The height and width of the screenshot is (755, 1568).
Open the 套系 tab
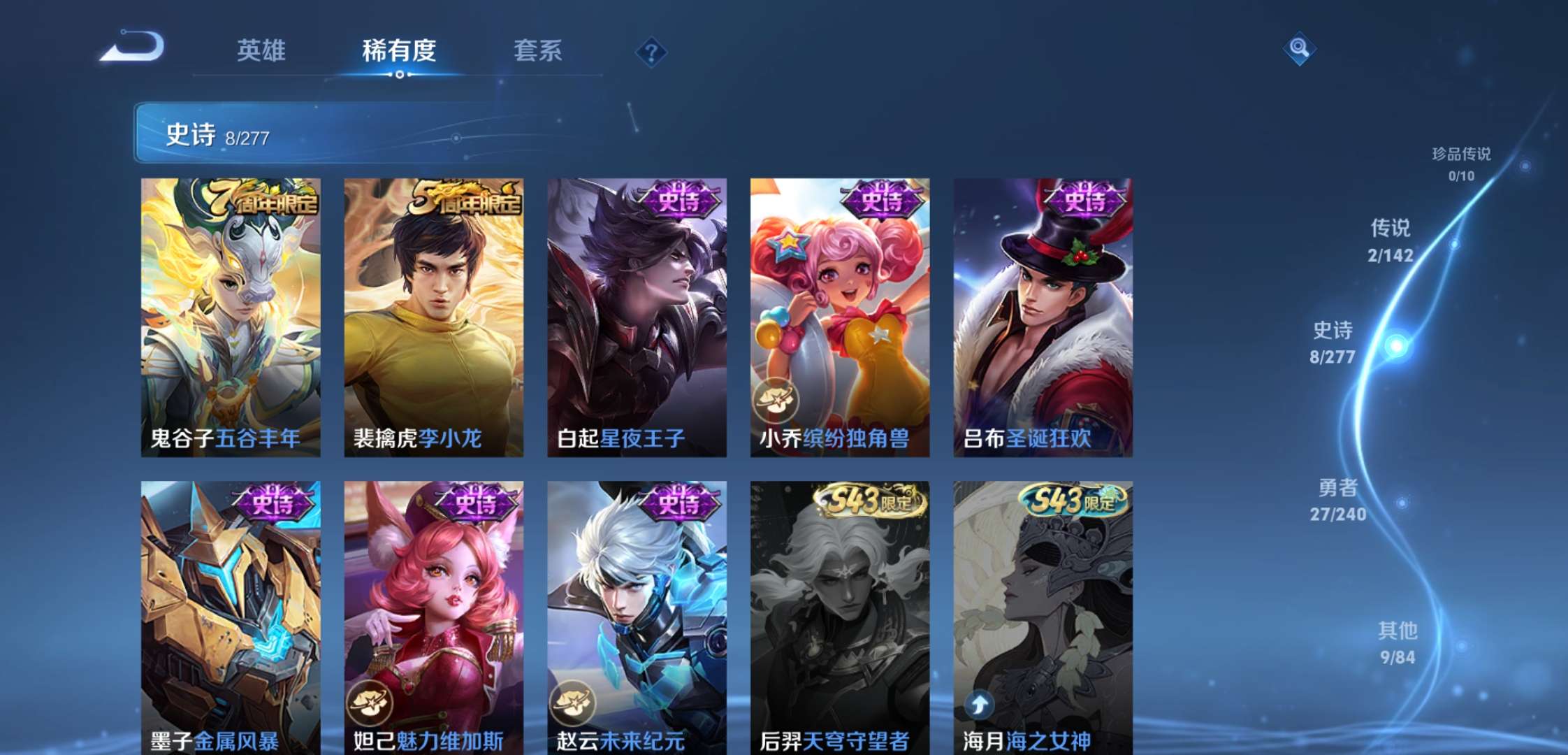pyautogui.click(x=538, y=50)
